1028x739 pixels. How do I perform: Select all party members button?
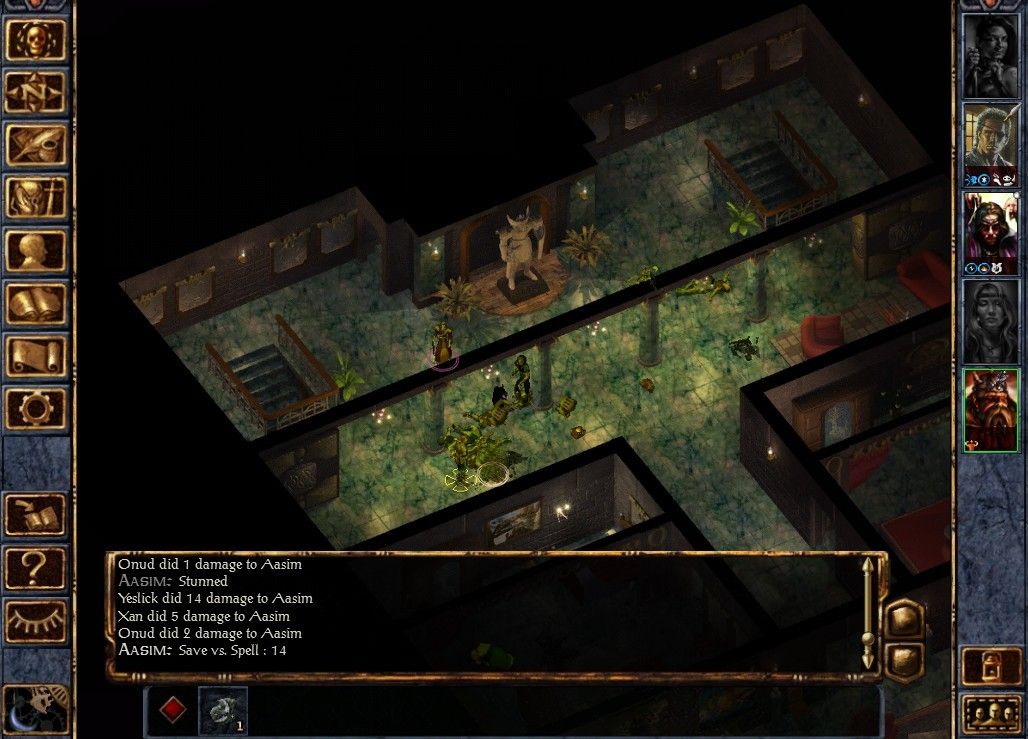[990, 715]
